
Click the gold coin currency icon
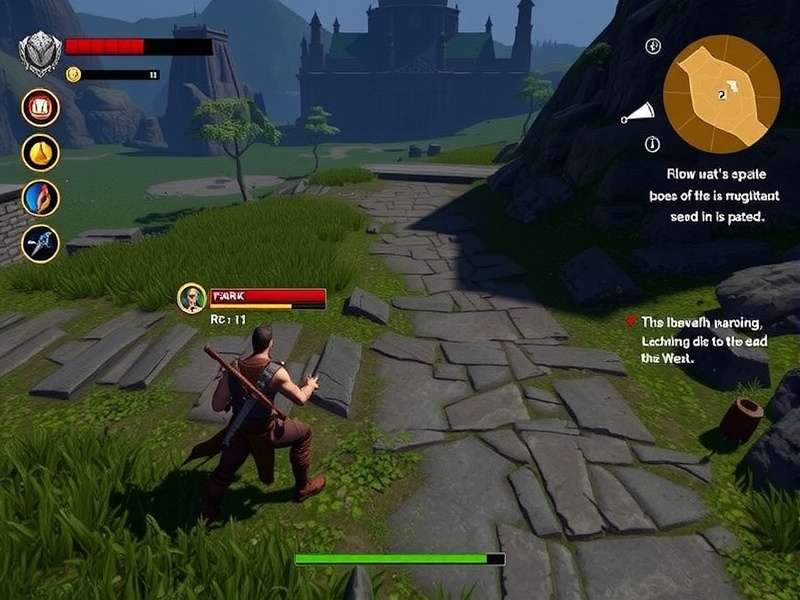click(73, 74)
